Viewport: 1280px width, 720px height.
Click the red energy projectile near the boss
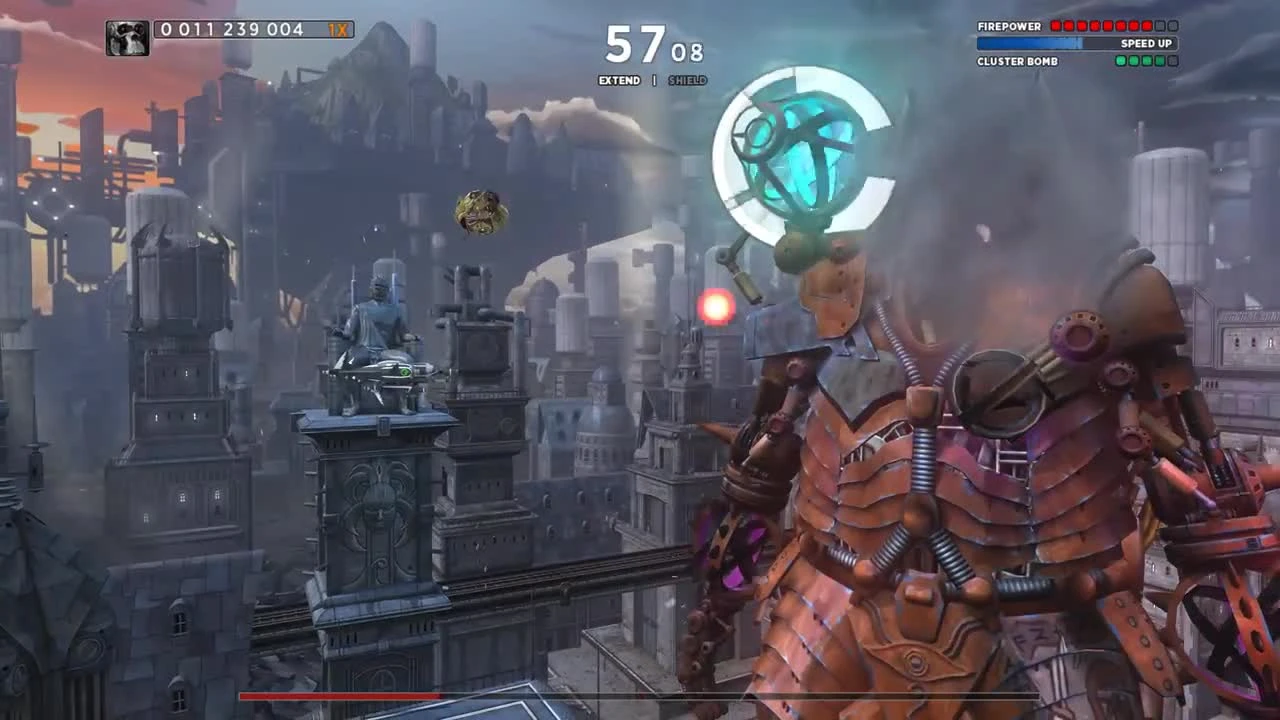click(716, 306)
